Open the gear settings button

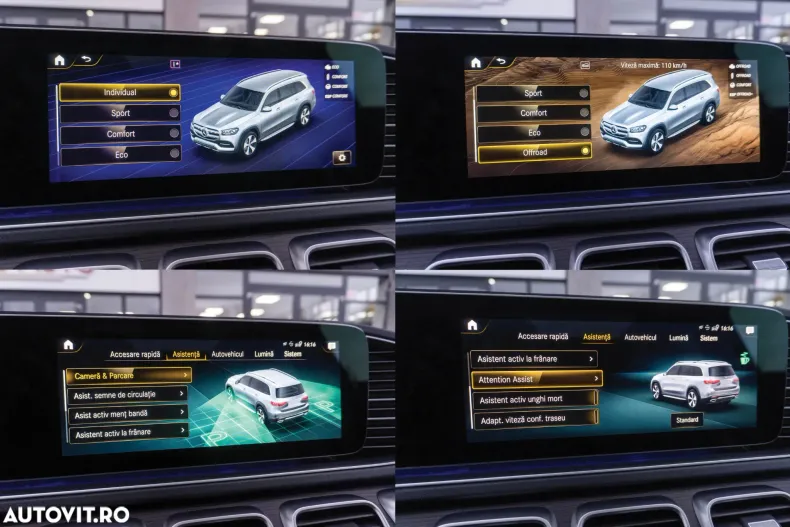tap(342, 157)
